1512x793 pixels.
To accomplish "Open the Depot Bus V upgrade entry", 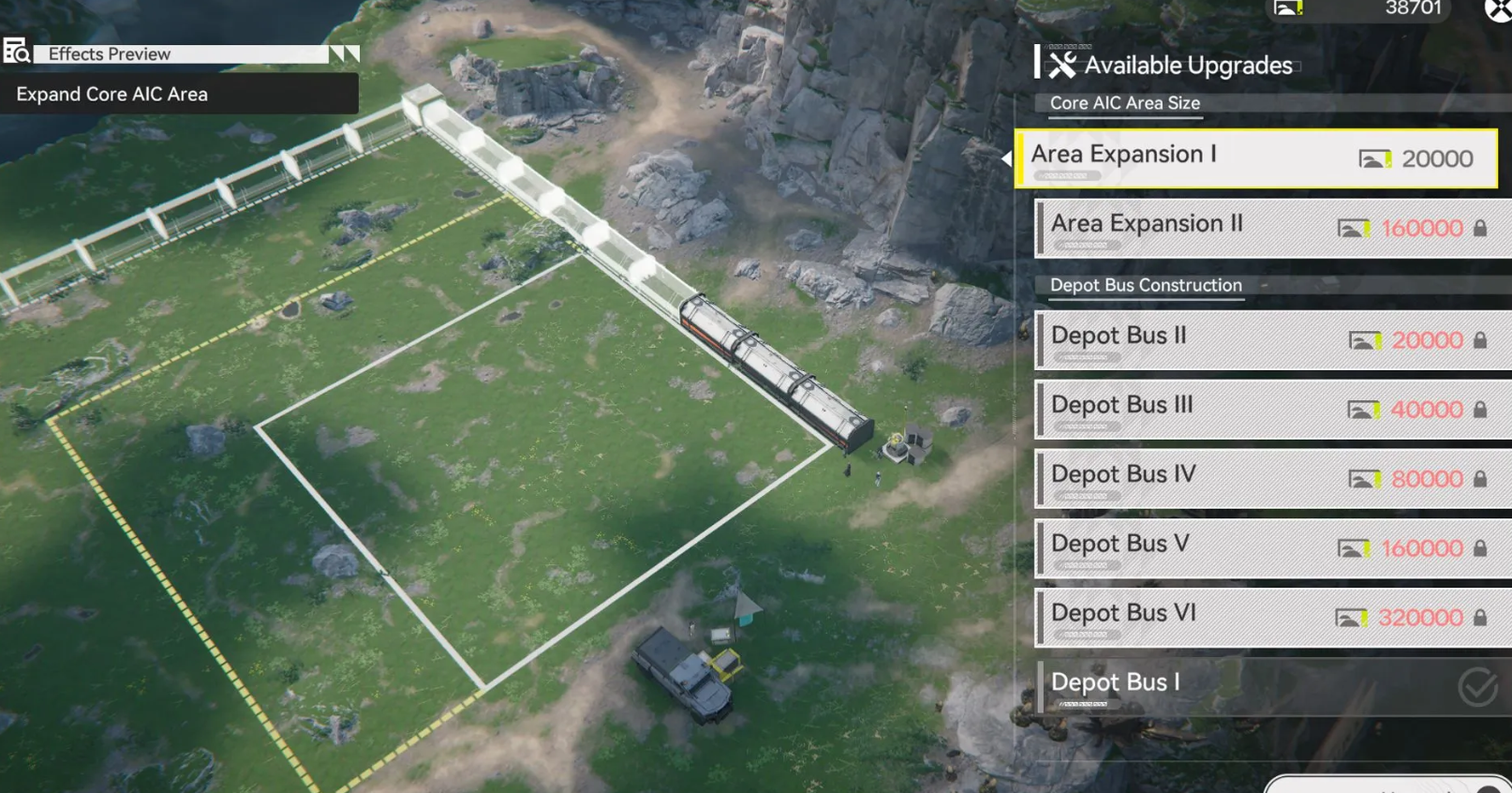I will pos(1272,547).
